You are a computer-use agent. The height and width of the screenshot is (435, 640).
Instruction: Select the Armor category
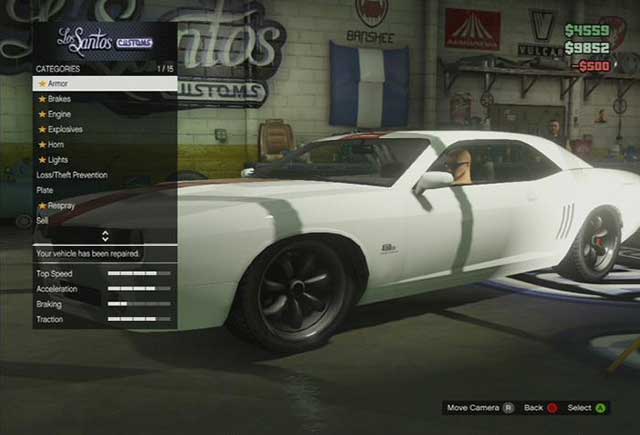(58, 84)
